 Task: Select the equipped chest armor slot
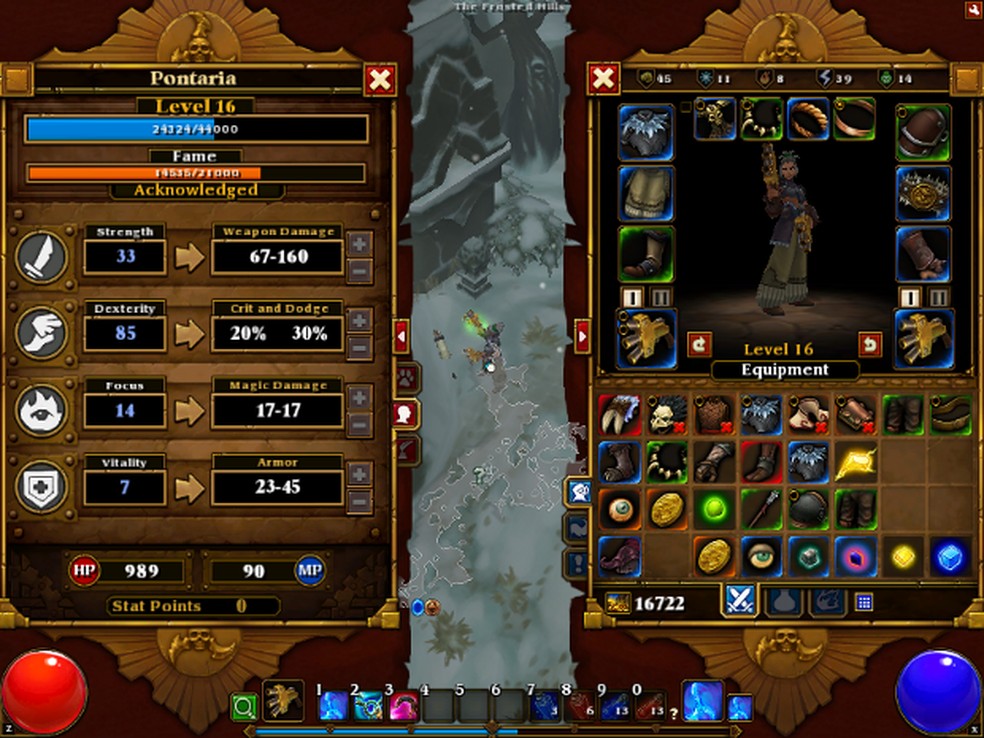(646, 193)
